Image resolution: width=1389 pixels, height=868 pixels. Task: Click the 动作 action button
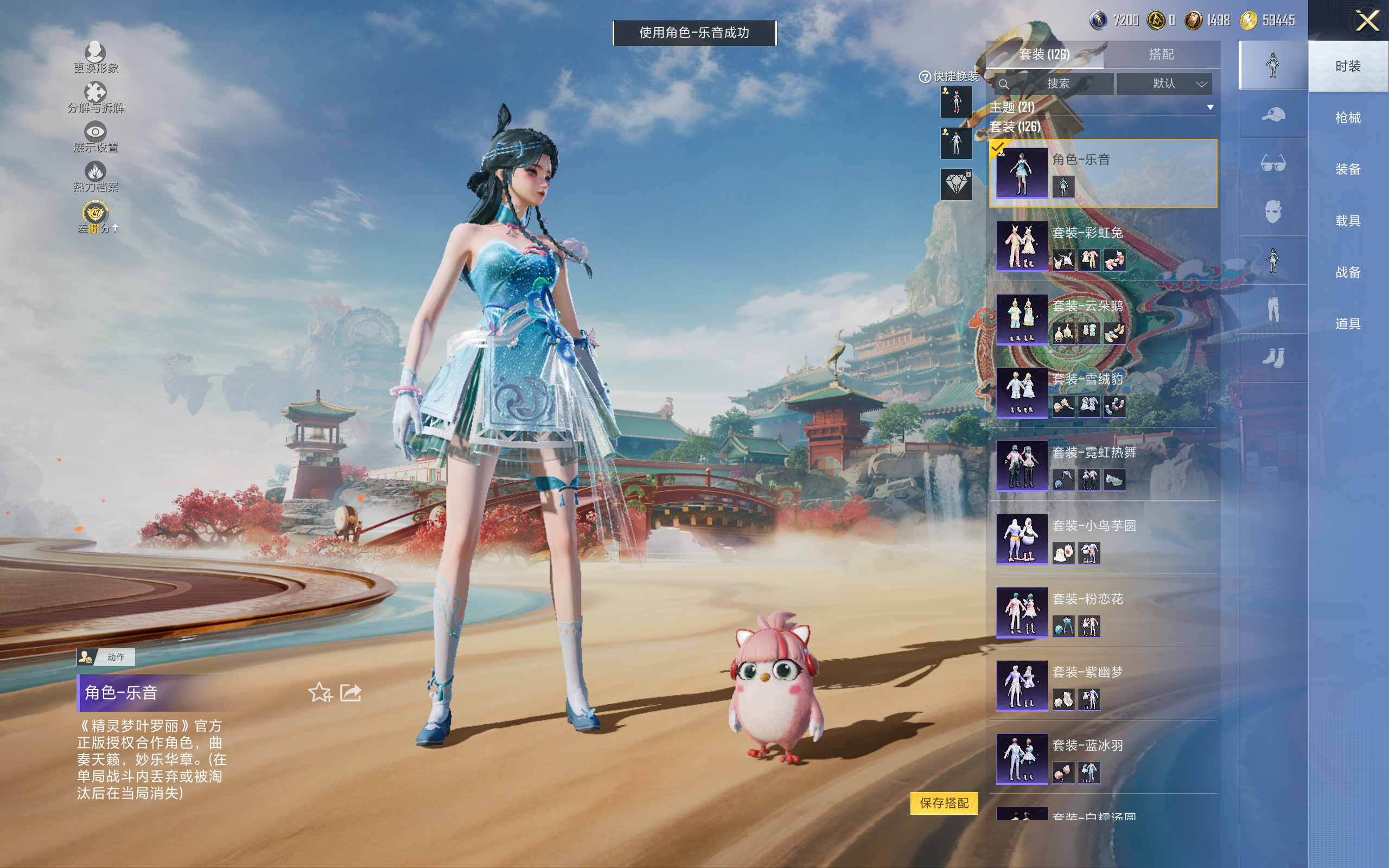pos(106,657)
